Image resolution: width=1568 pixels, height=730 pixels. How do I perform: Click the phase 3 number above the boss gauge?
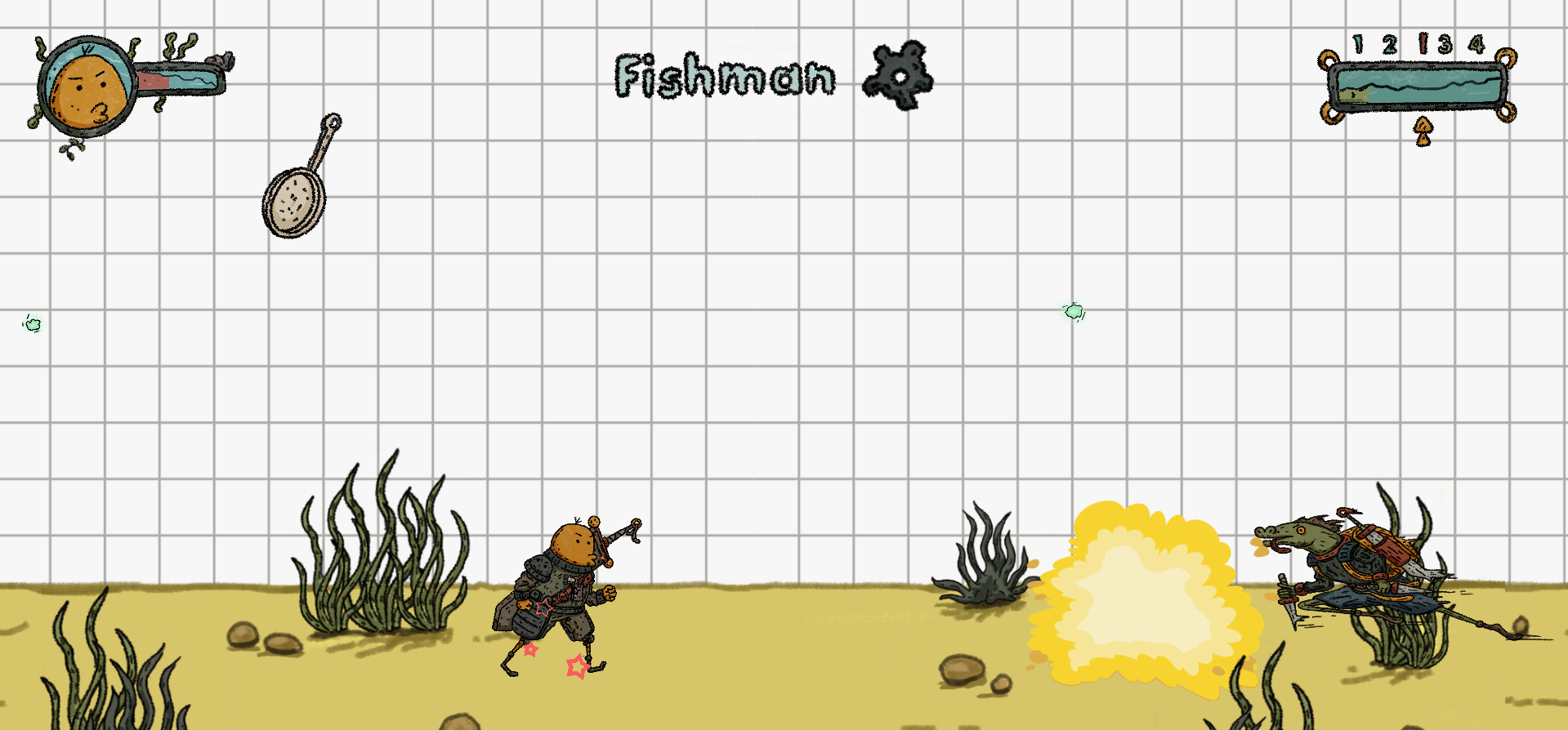(1445, 43)
